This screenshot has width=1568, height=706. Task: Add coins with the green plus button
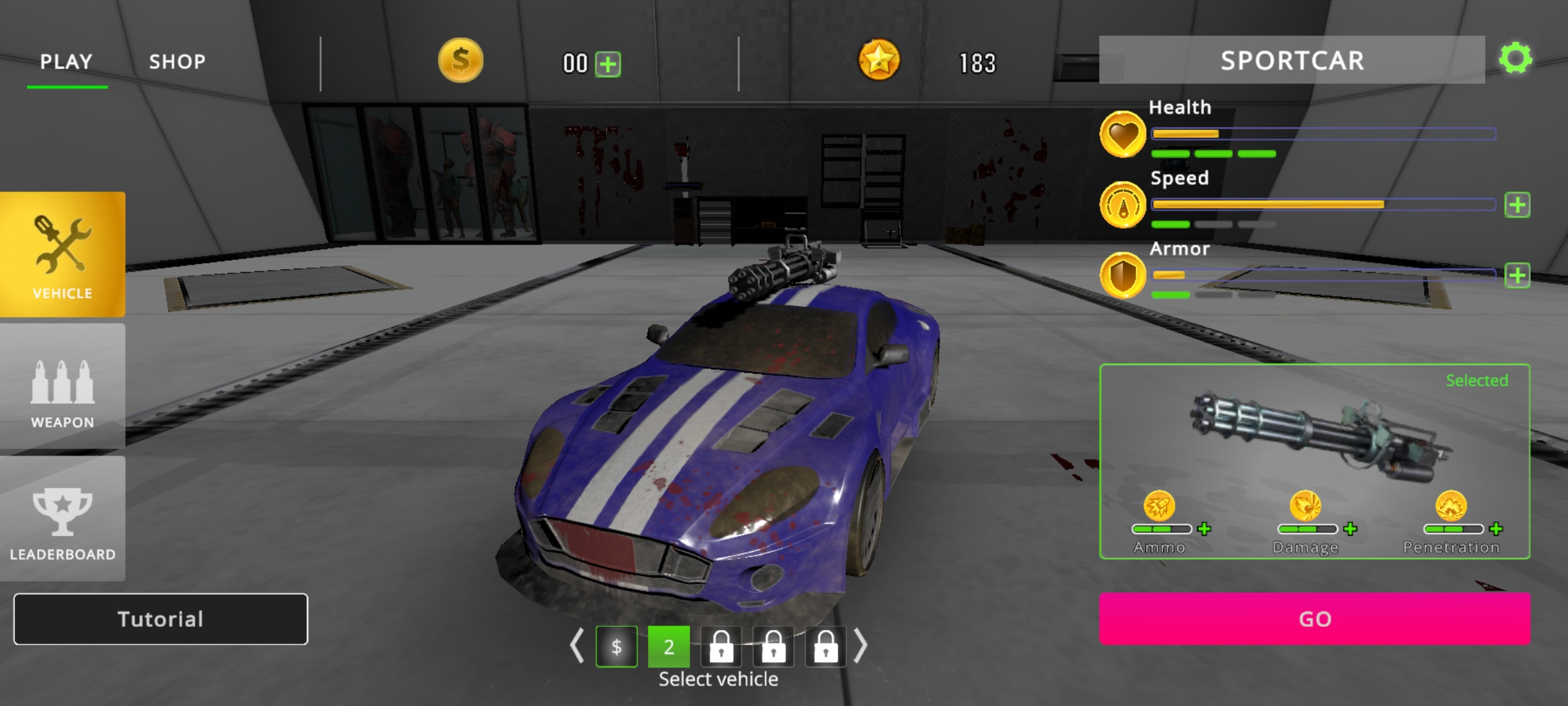pyautogui.click(x=608, y=64)
